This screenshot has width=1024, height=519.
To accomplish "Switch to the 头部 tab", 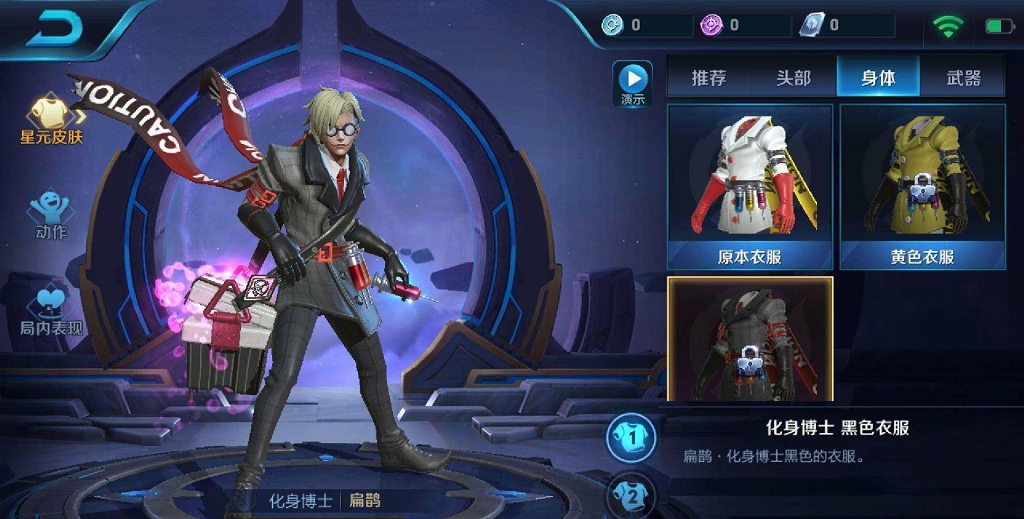I will 793,78.
